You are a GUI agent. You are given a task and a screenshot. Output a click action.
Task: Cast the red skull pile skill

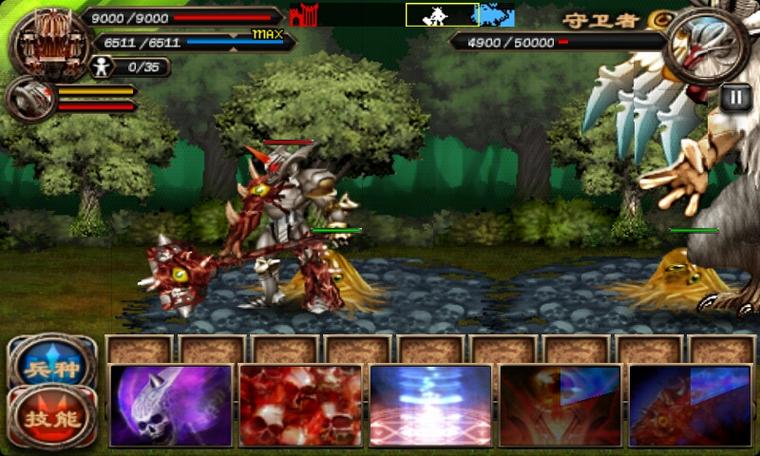[300, 405]
